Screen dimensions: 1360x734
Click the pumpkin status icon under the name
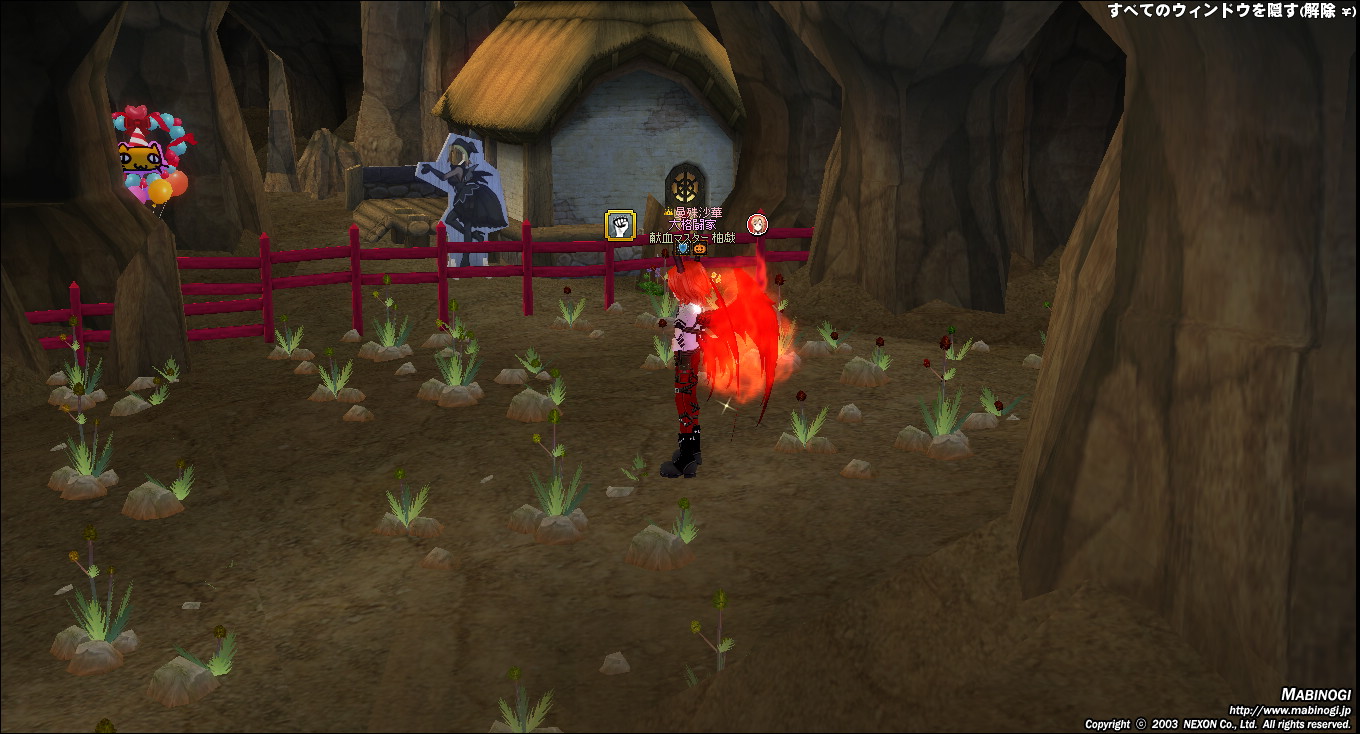700,249
